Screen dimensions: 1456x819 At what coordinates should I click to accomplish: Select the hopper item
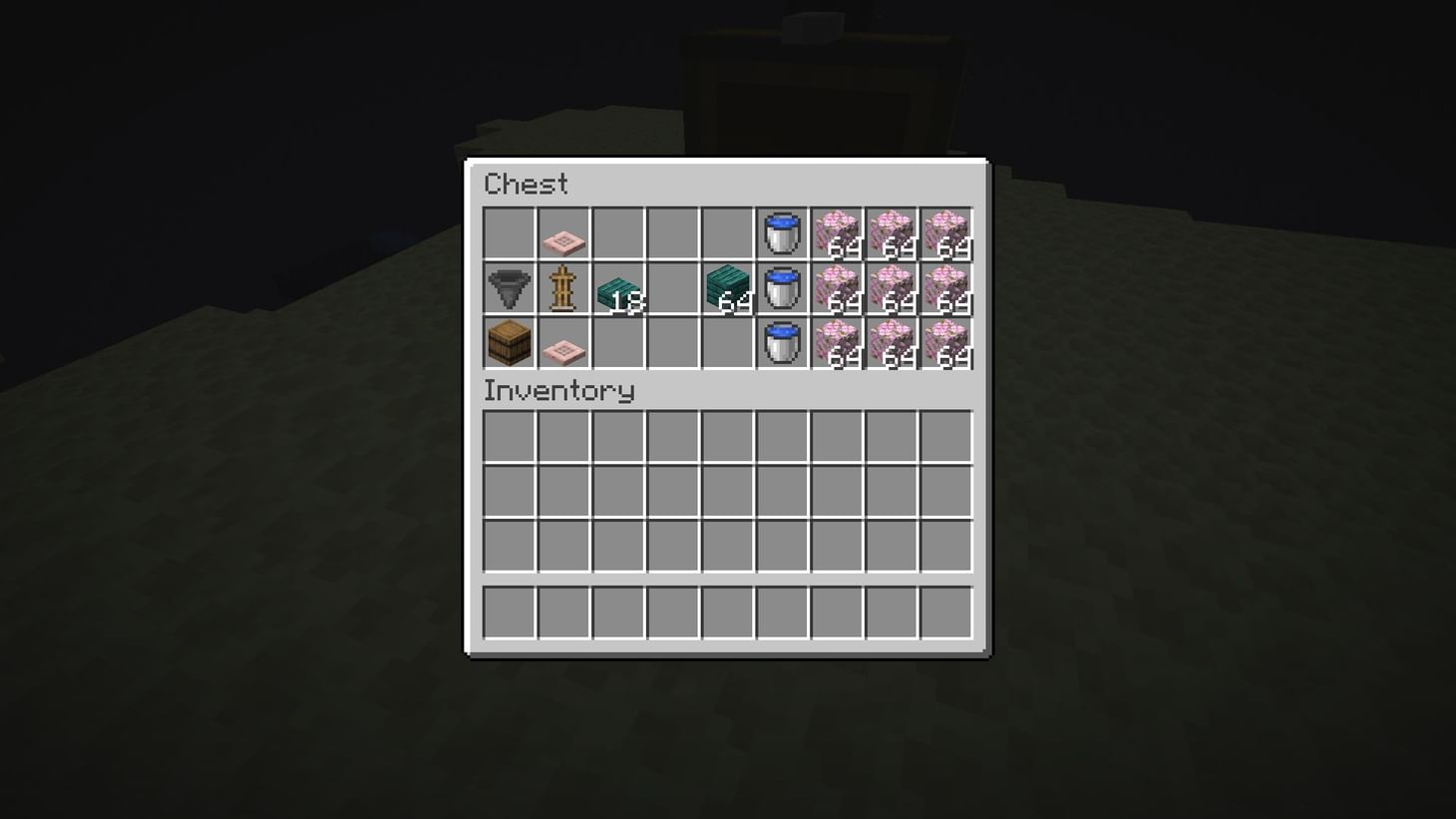(x=509, y=289)
